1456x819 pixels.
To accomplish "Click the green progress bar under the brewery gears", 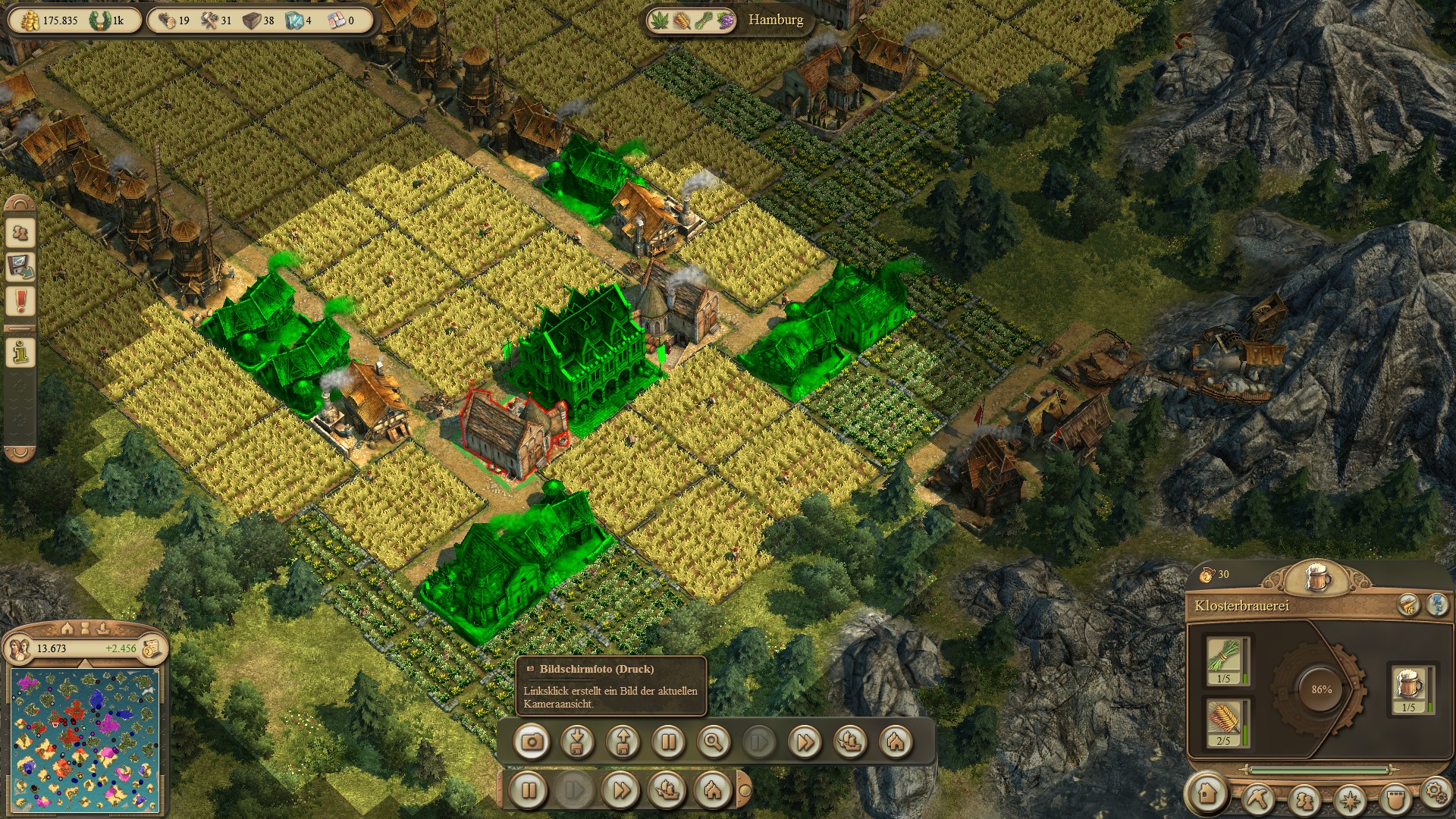I will tap(1318, 769).
